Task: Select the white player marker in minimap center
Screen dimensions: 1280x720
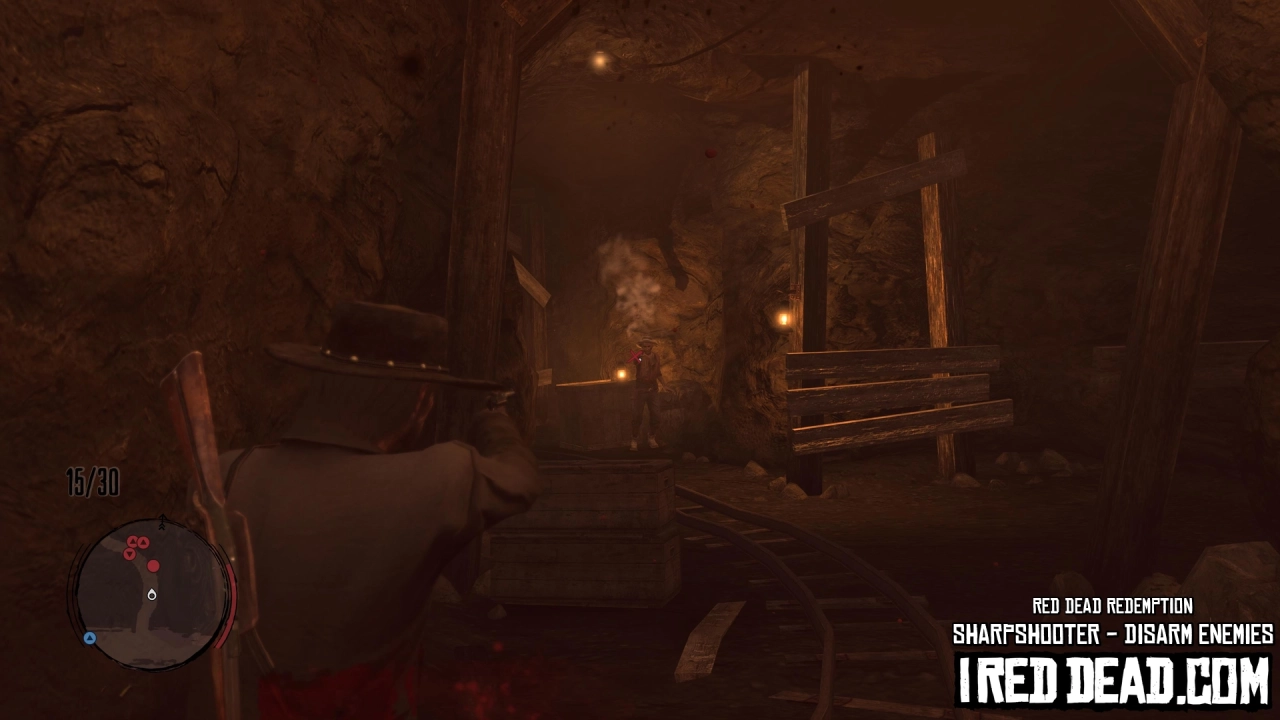Action: pyautogui.click(x=151, y=595)
